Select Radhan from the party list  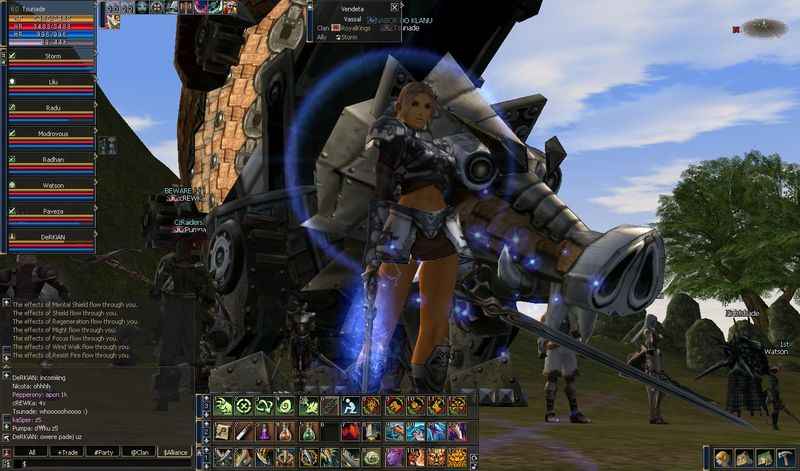click(53, 158)
